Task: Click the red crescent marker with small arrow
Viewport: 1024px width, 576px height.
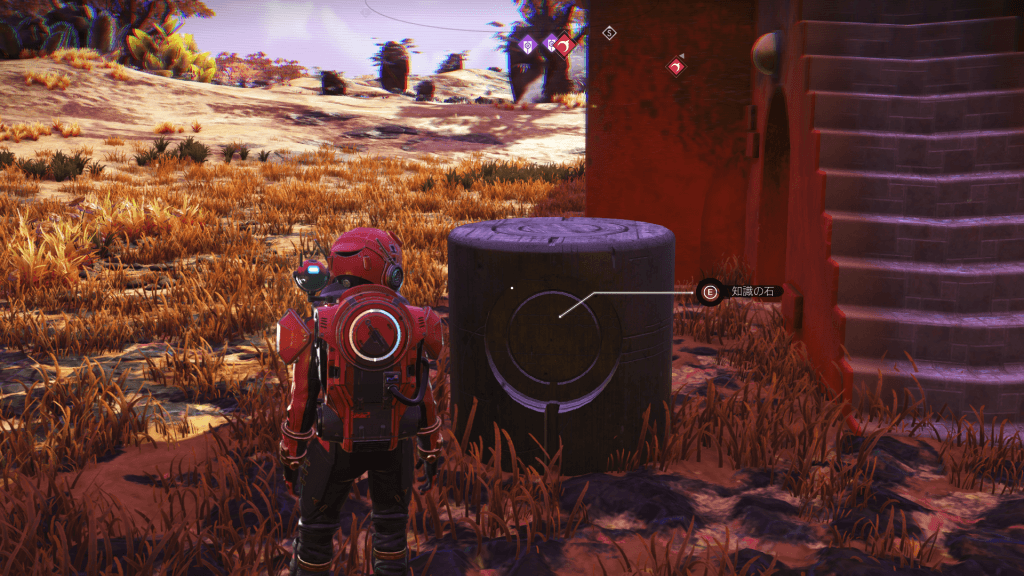Action: (x=677, y=66)
